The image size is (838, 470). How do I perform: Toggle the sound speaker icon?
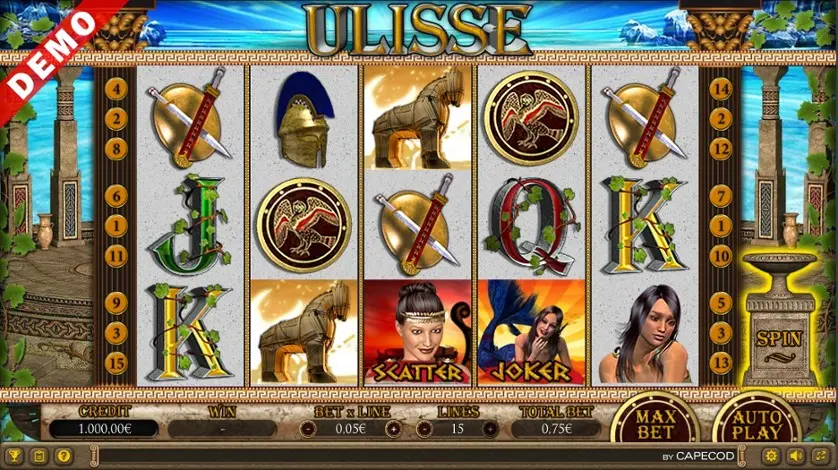[x=798, y=457]
